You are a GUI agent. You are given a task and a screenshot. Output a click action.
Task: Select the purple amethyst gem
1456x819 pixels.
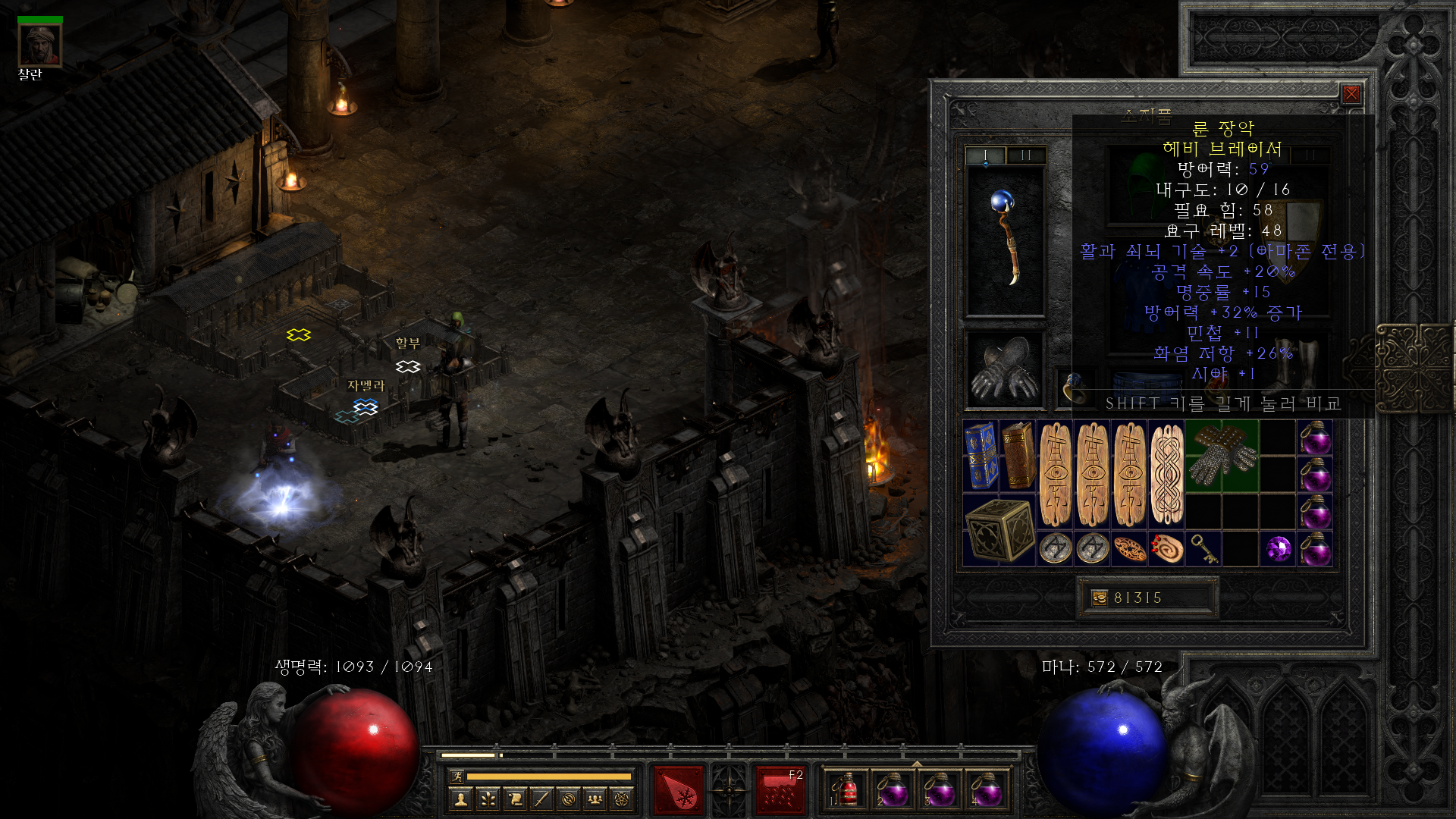(1278, 548)
